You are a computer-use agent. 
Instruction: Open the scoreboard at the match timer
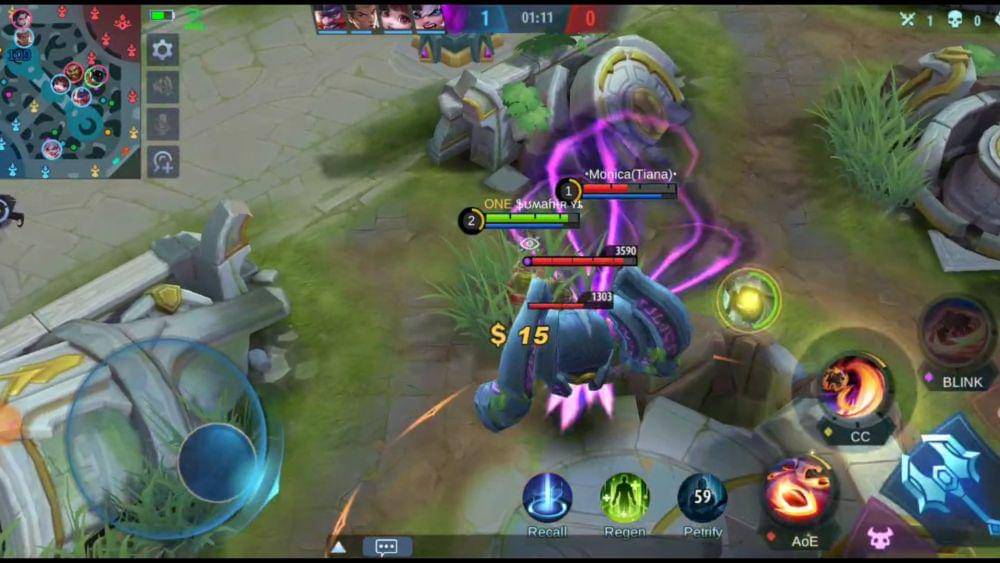[537, 18]
